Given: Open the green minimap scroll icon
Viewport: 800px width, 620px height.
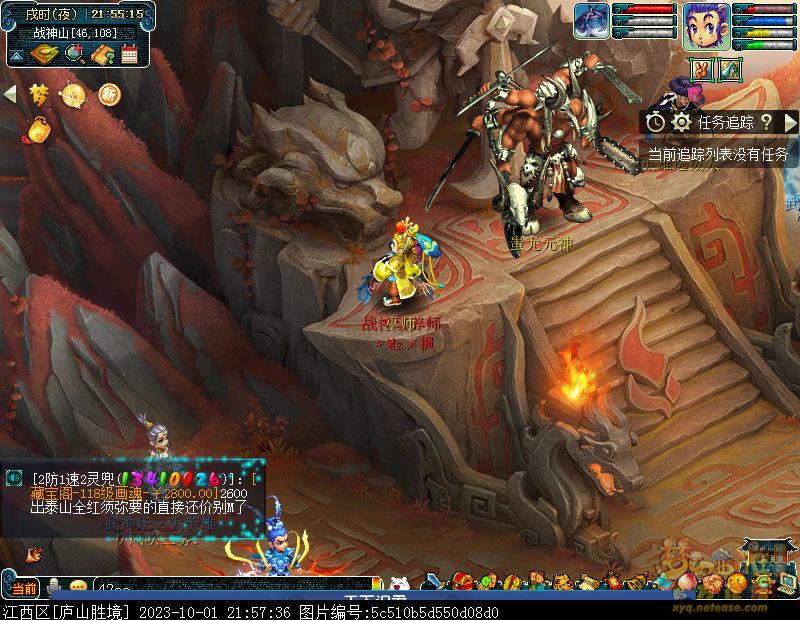Looking at the screenshot, I should 44,55.
